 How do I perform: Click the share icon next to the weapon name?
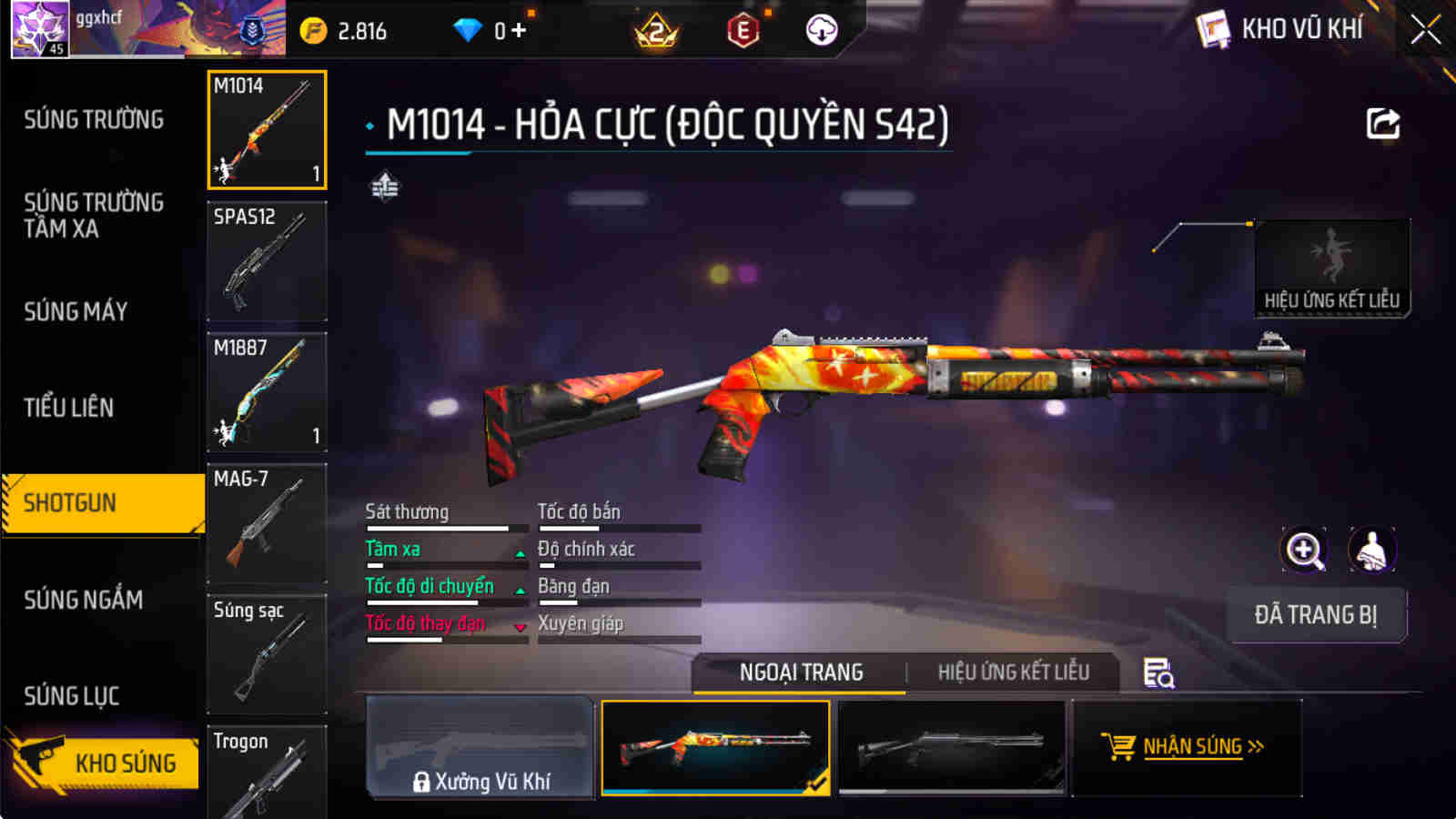1384,124
